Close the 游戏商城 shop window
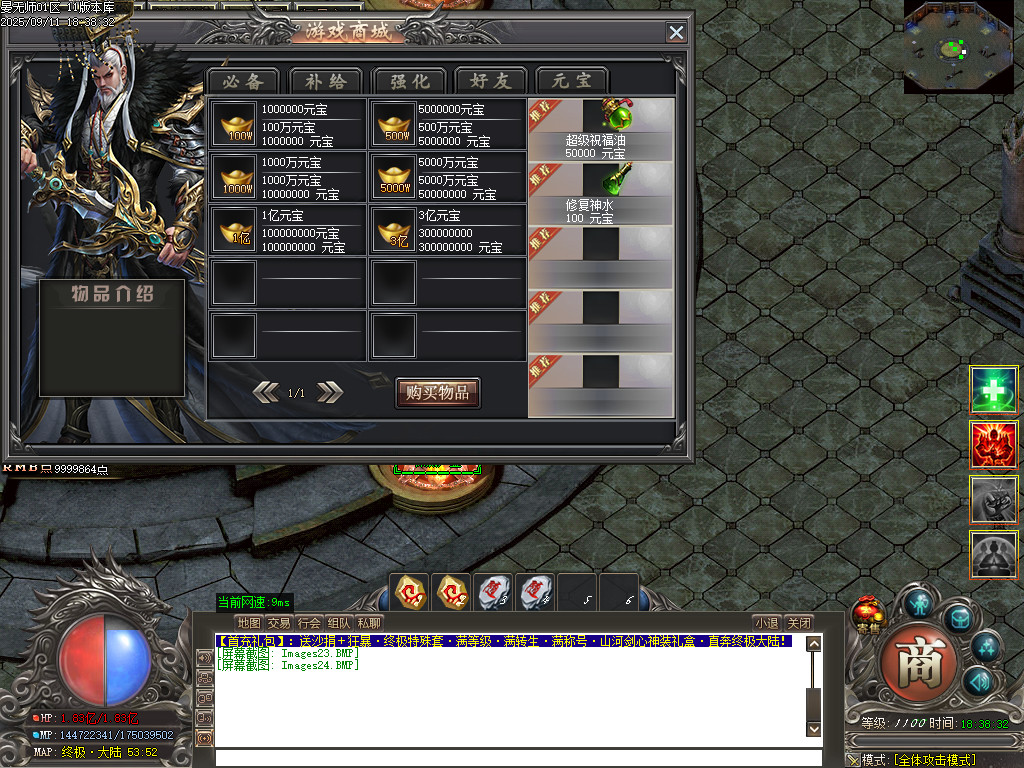The image size is (1024, 768). (x=677, y=33)
